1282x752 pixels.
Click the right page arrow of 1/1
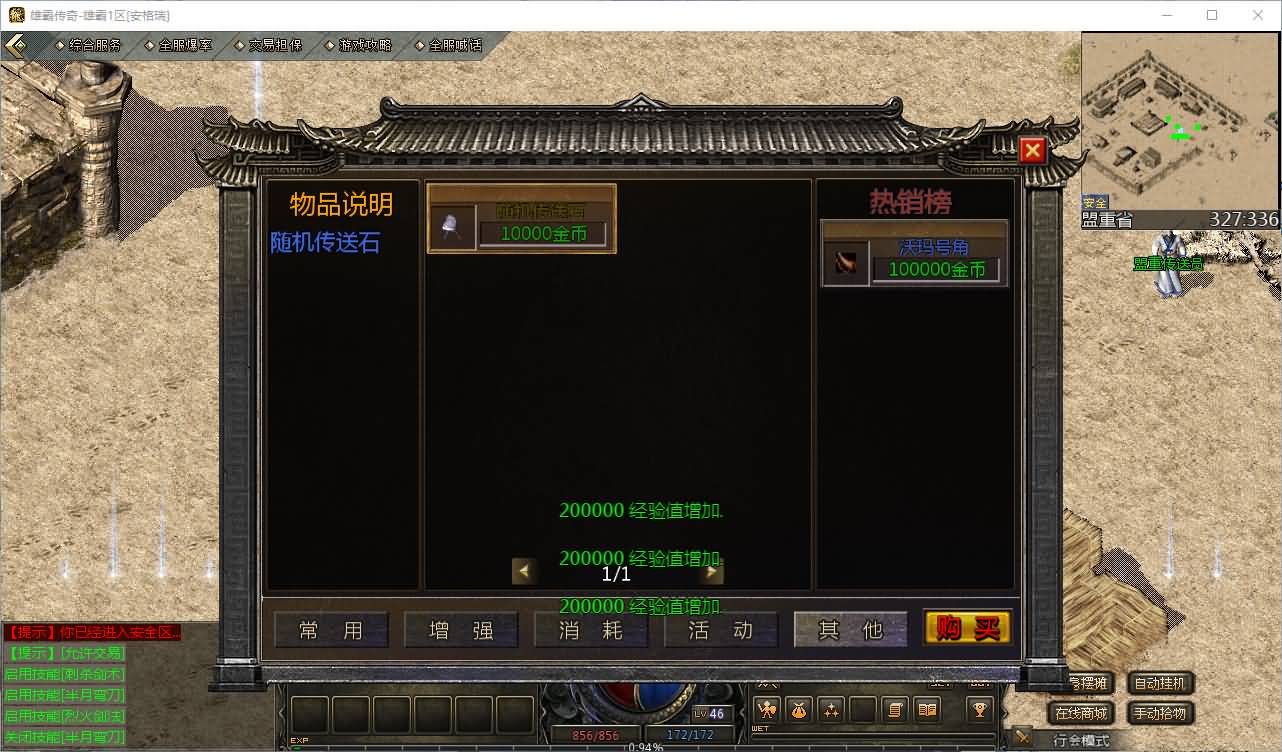pyautogui.click(x=712, y=571)
